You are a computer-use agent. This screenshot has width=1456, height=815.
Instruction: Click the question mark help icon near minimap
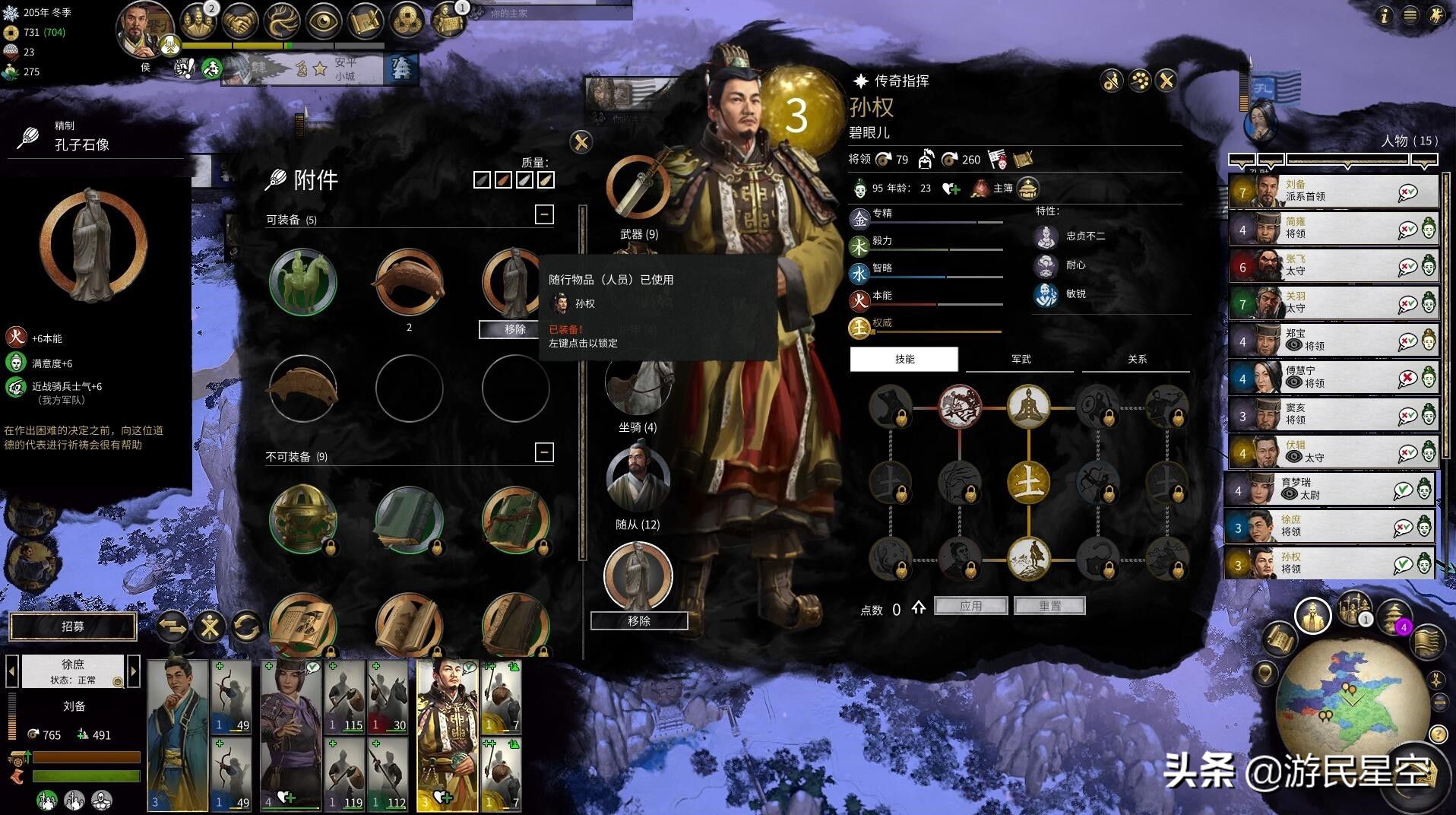click(1437, 734)
